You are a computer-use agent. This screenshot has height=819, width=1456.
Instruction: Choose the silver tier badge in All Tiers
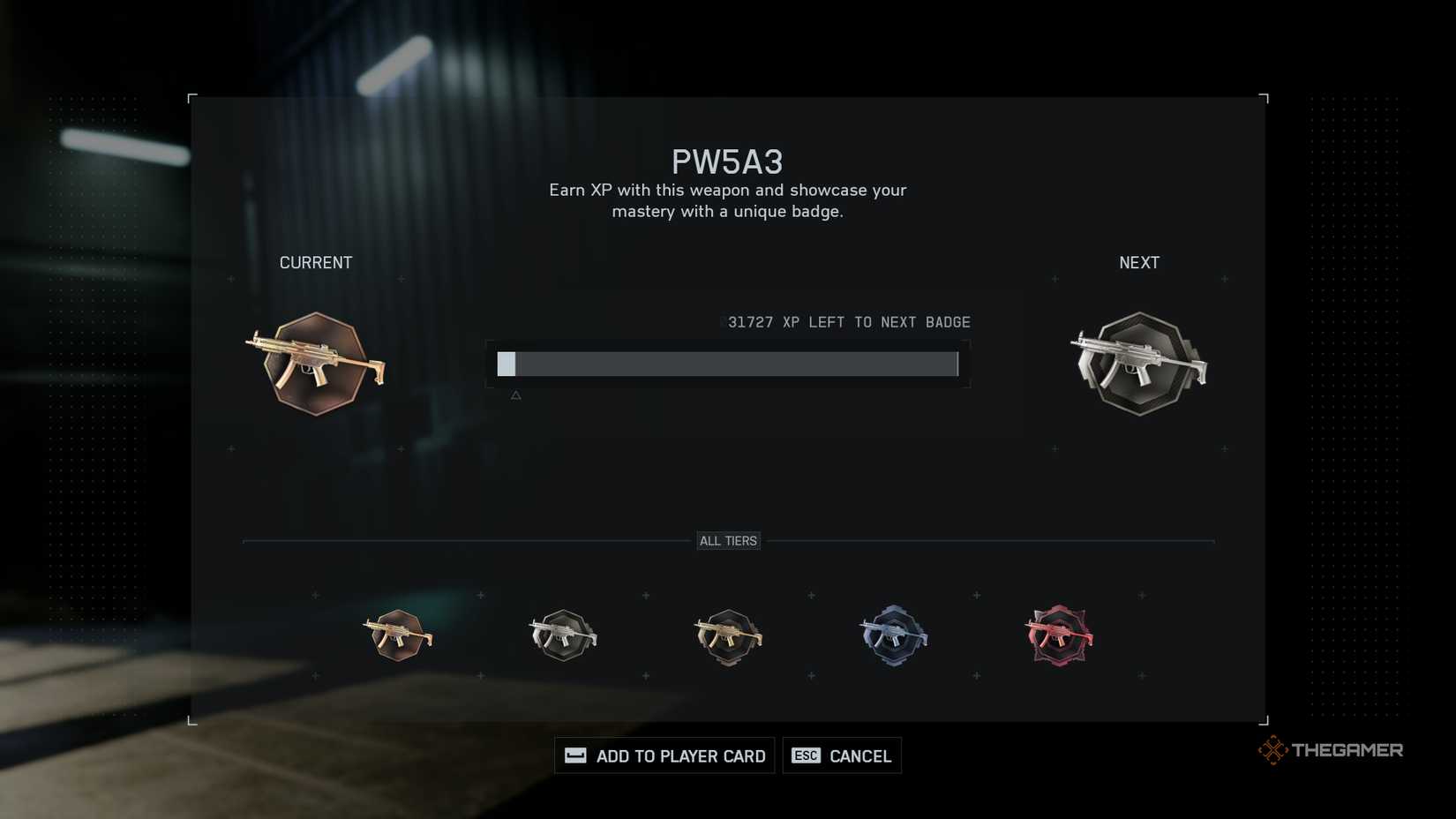(563, 635)
